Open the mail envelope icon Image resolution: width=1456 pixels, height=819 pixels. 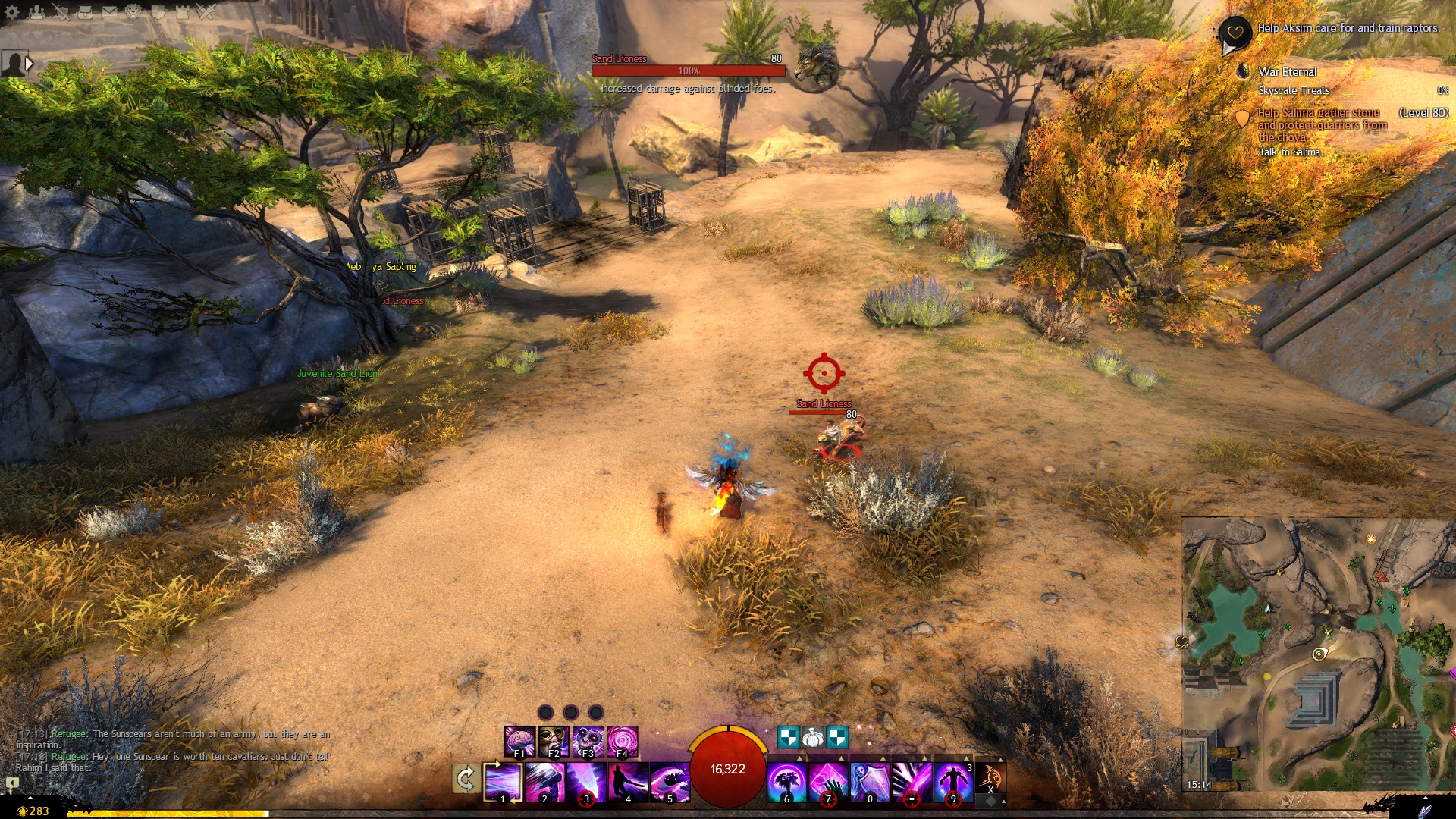(x=109, y=11)
